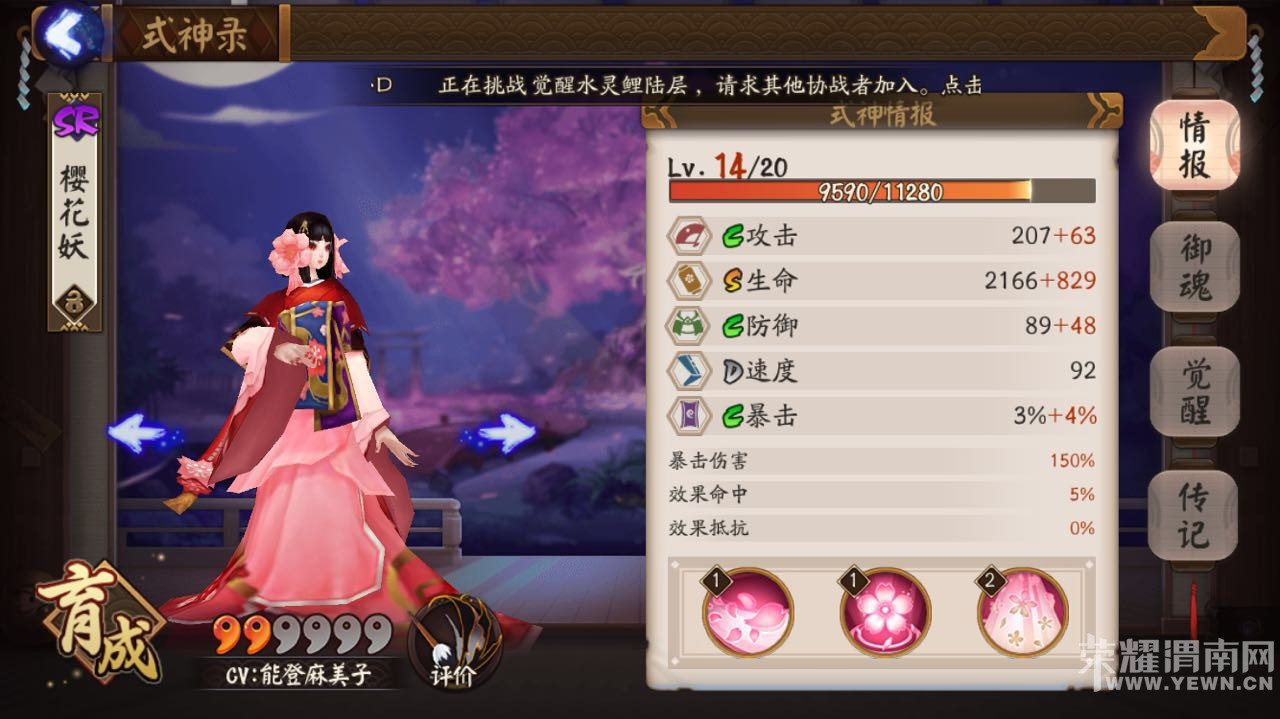Show the next shikigami with the right arrow
The width and height of the screenshot is (1280, 719).
tap(505, 433)
